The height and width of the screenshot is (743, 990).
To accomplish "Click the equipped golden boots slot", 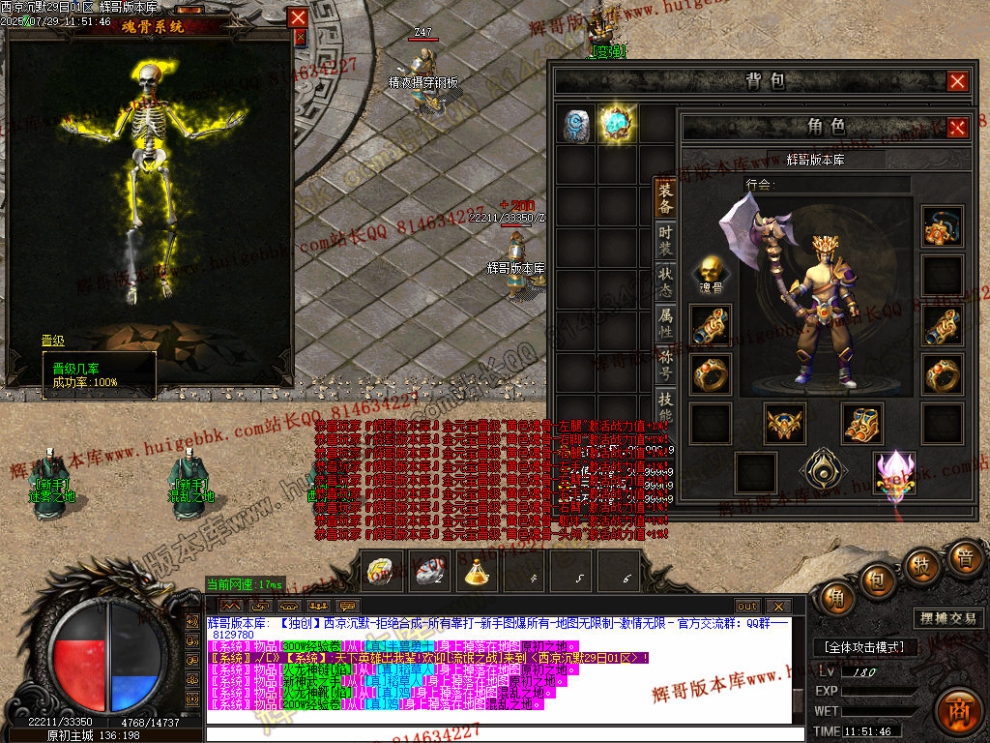I will point(862,423).
